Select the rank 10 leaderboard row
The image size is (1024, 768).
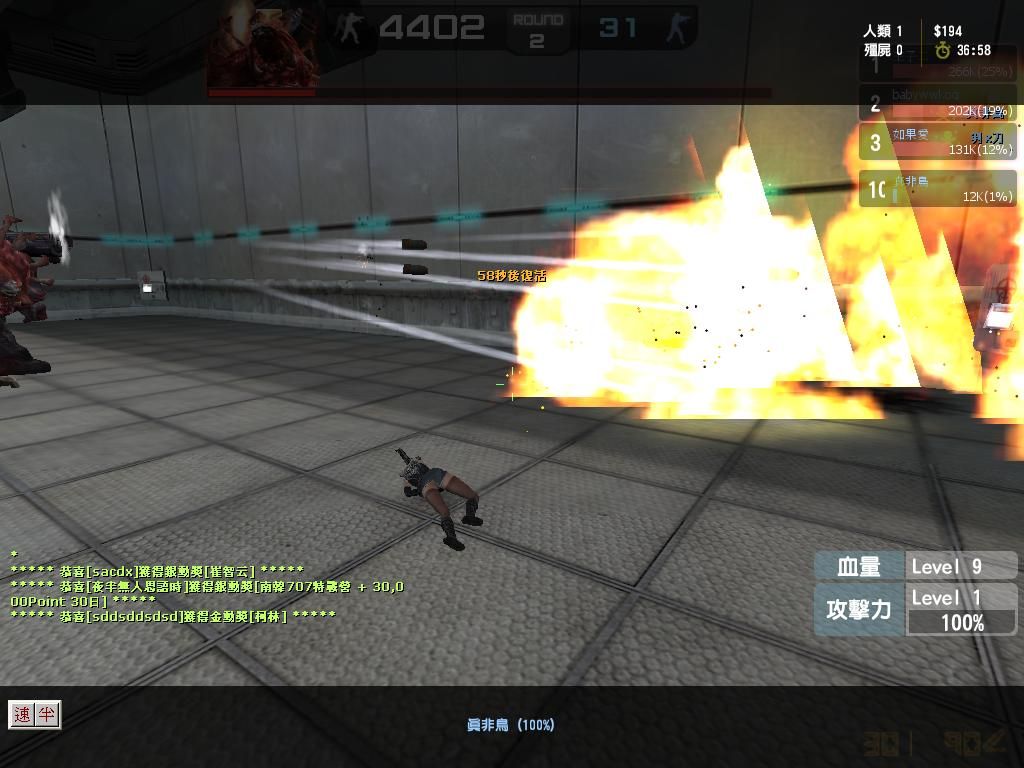point(937,189)
